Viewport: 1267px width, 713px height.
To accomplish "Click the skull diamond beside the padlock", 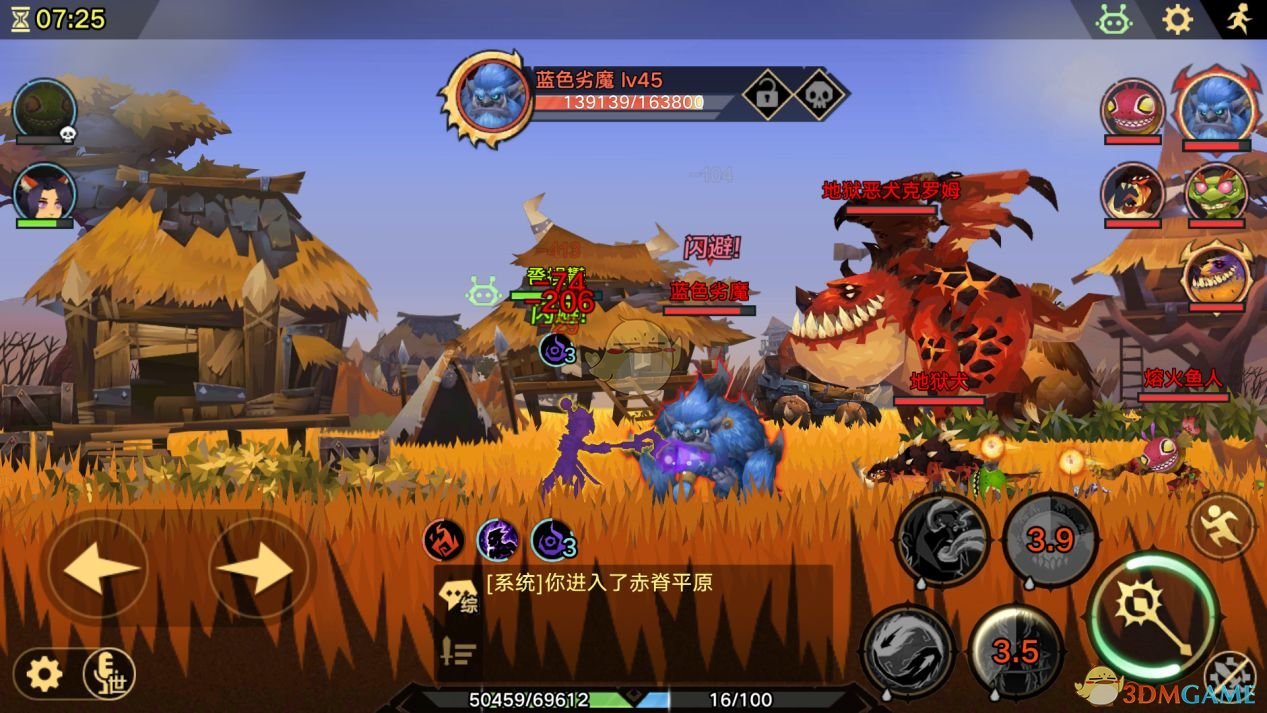I will point(819,95).
